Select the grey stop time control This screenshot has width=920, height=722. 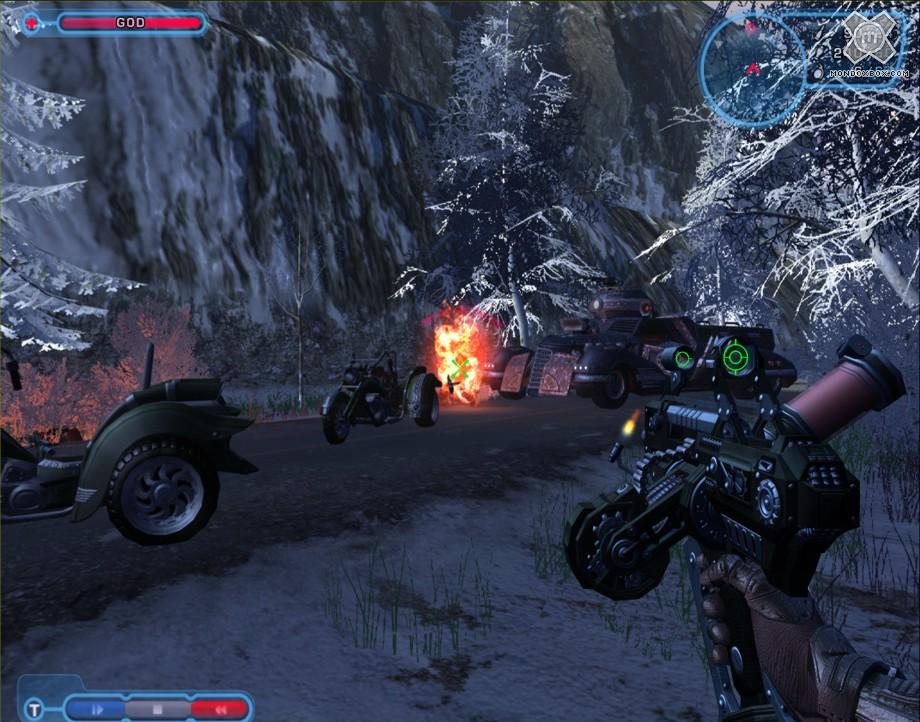[156, 709]
